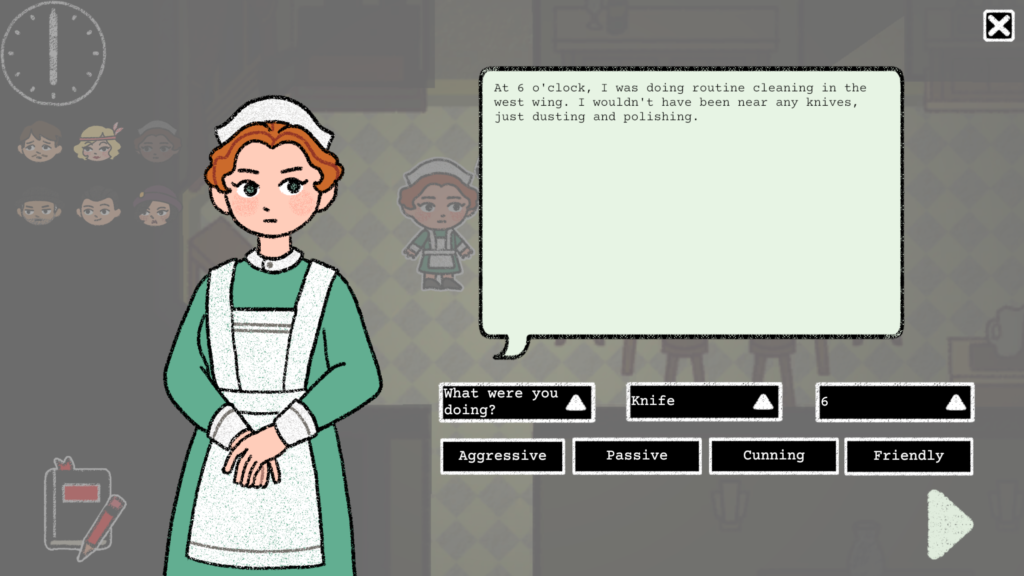The width and height of the screenshot is (1024, 576).
Task: Open the "What were you doing?" question dropdown
Action: (516, 402)
